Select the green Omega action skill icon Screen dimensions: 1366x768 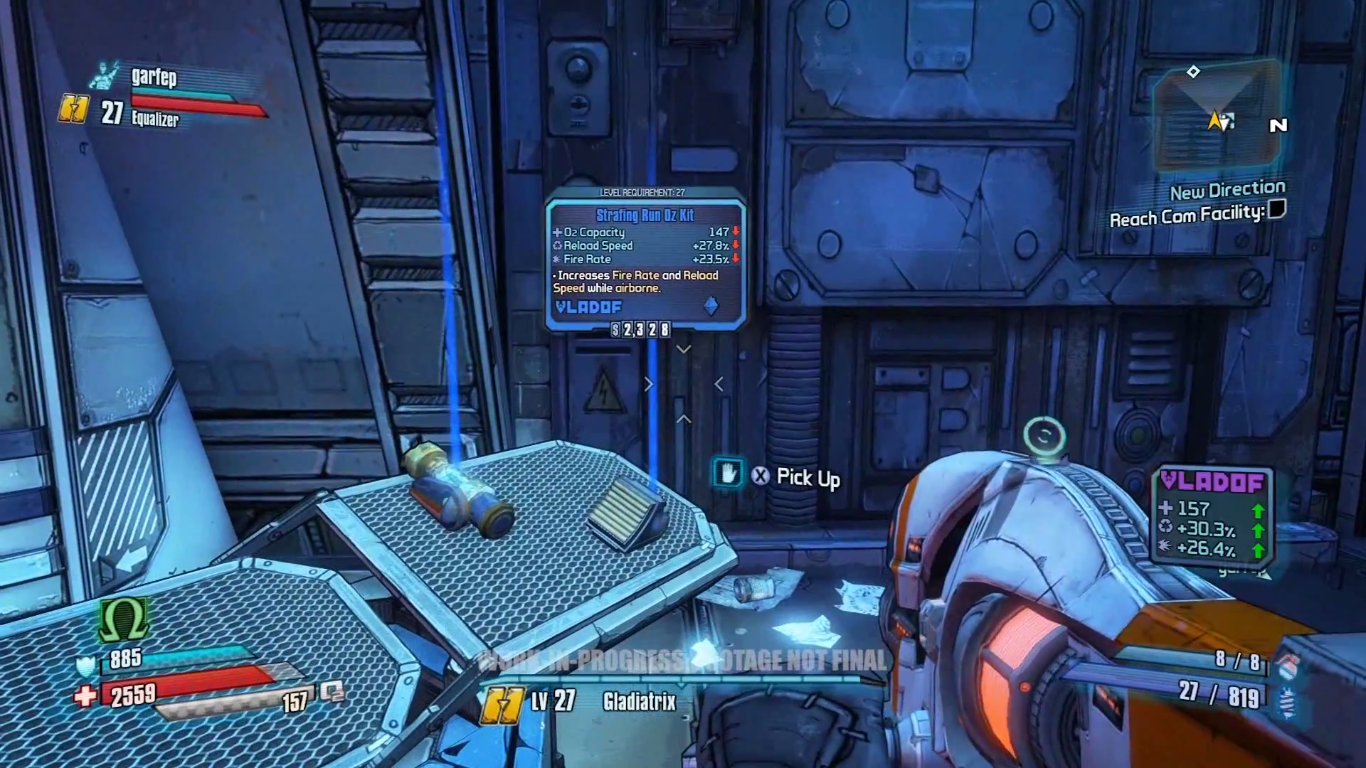pos(123,620)
